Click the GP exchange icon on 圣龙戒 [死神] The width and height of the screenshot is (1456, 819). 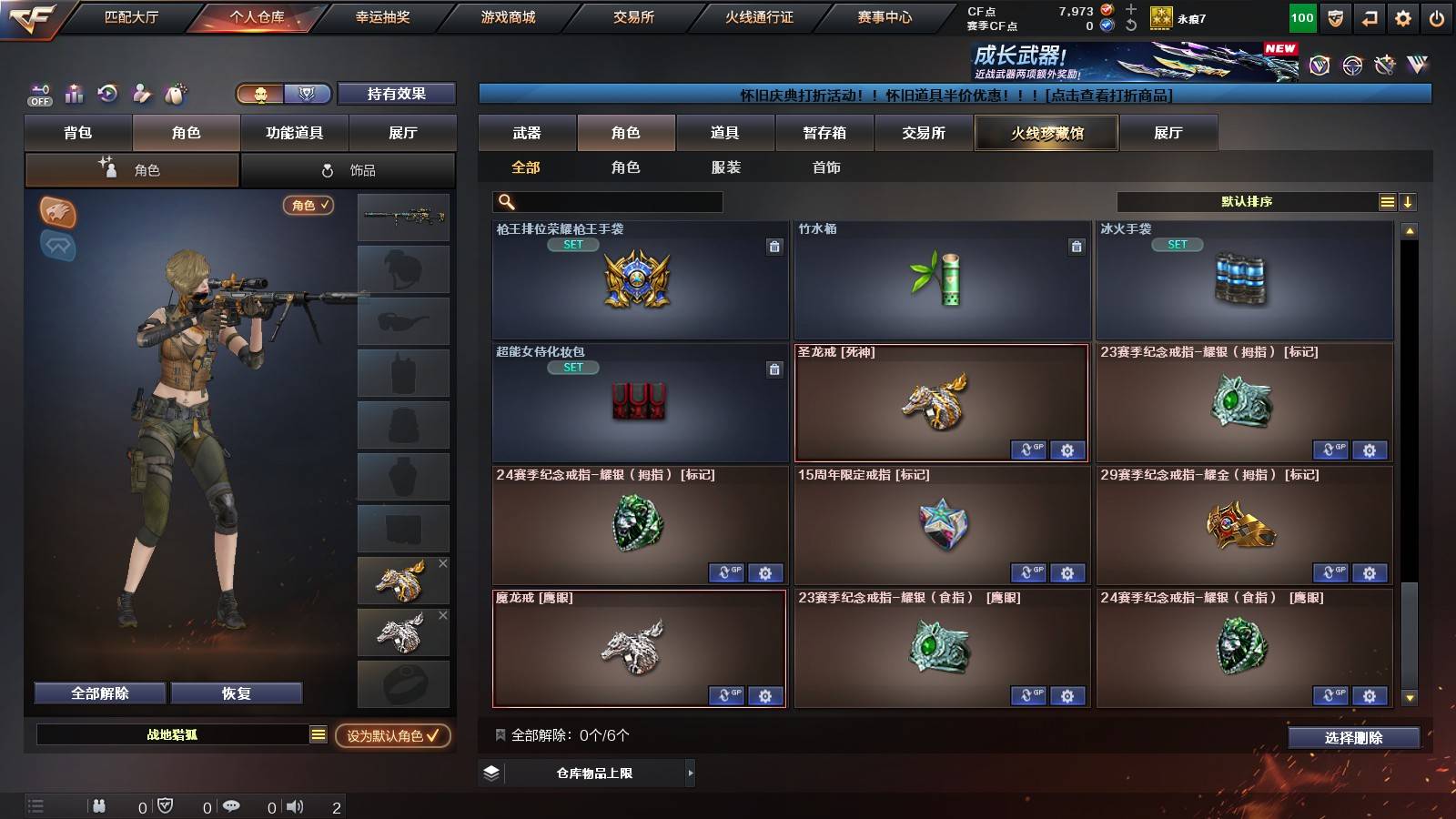[1031, 450]
